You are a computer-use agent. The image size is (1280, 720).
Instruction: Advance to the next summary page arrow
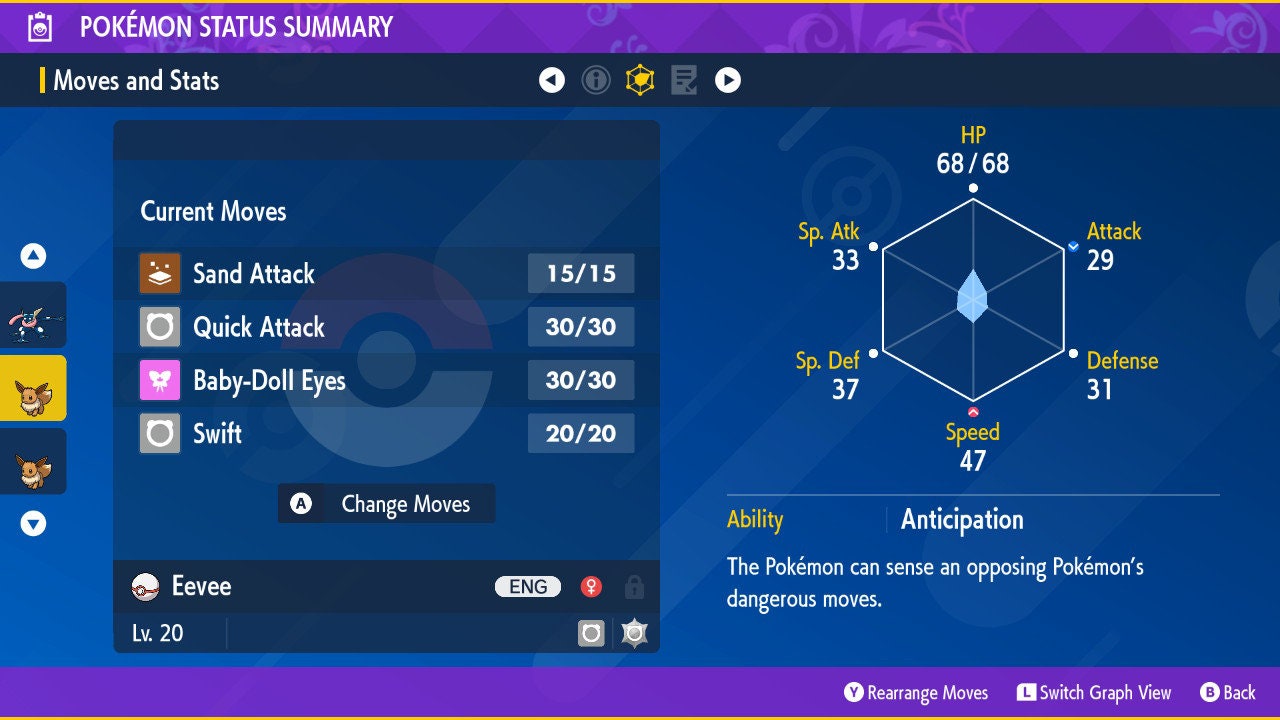coord(728,80)
